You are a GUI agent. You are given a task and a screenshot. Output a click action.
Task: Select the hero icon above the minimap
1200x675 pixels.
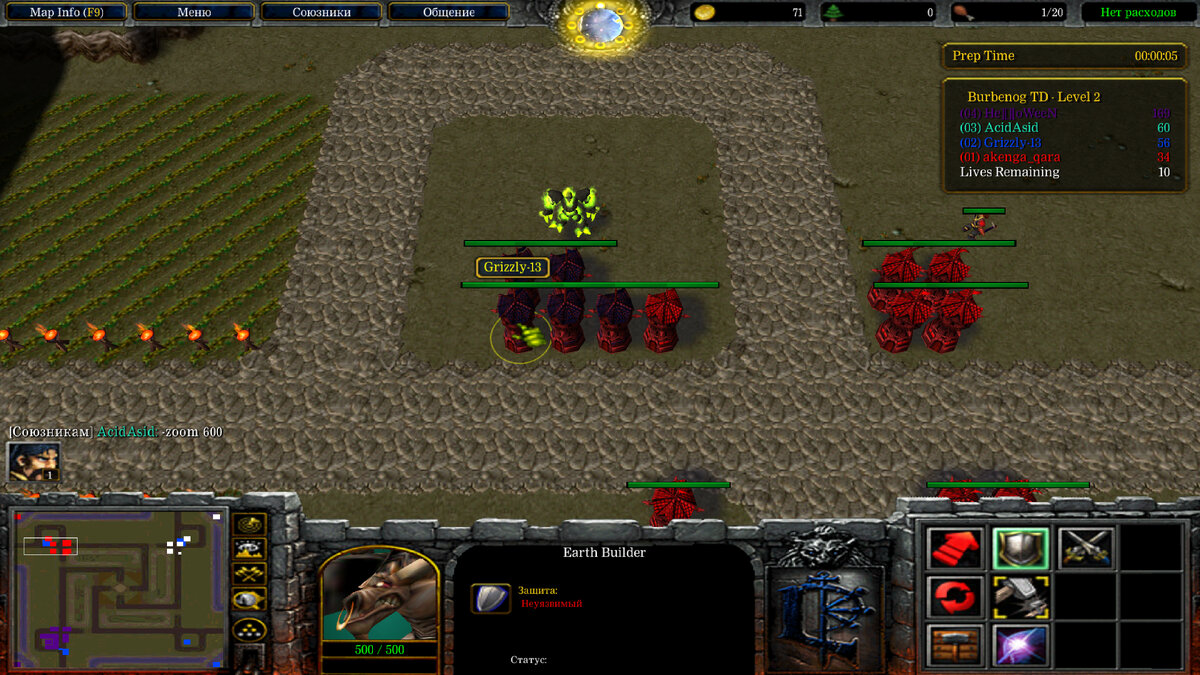pos(33,462)
